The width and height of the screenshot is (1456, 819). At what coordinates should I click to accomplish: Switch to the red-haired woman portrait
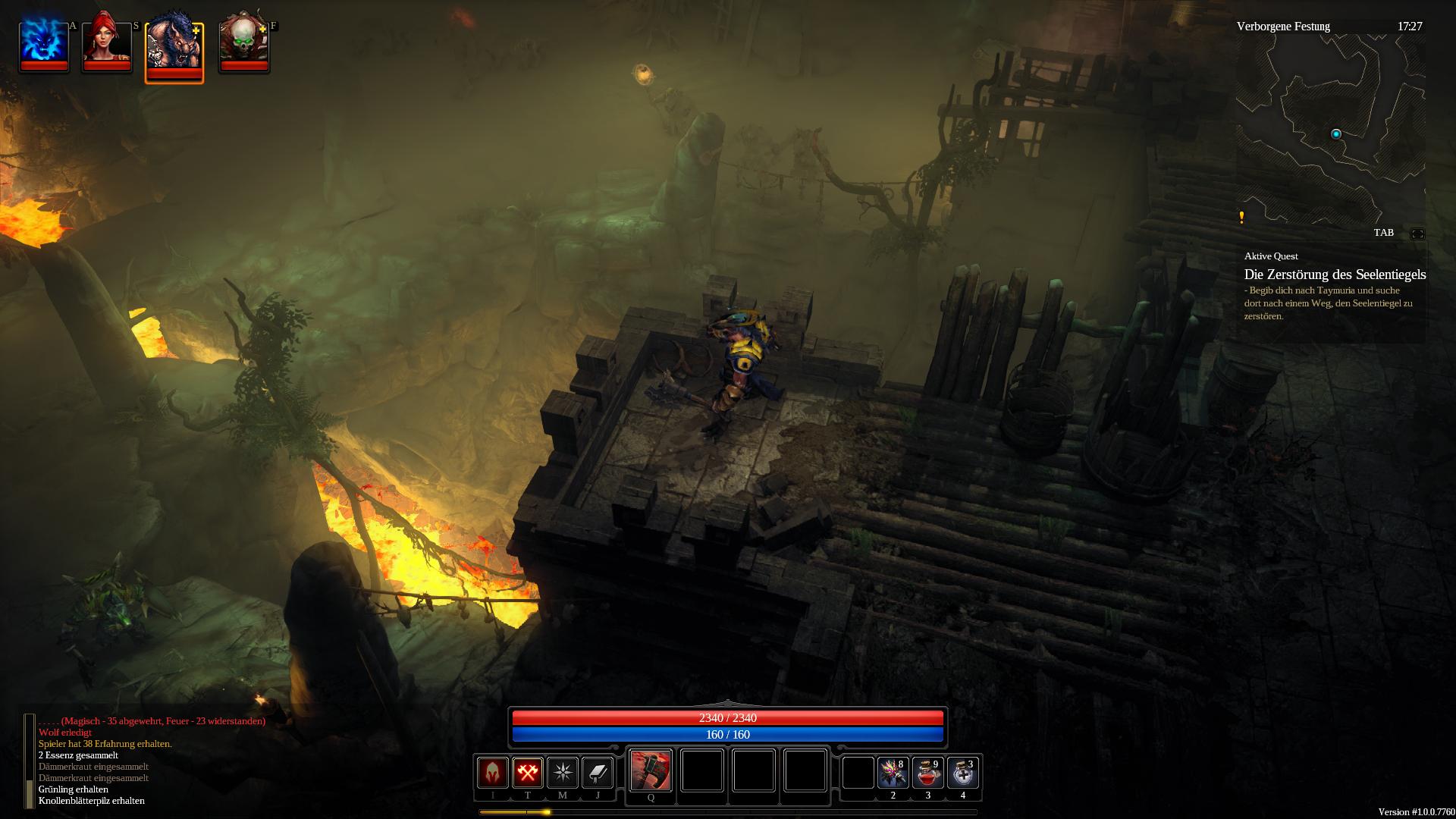[x=107, y=42]
